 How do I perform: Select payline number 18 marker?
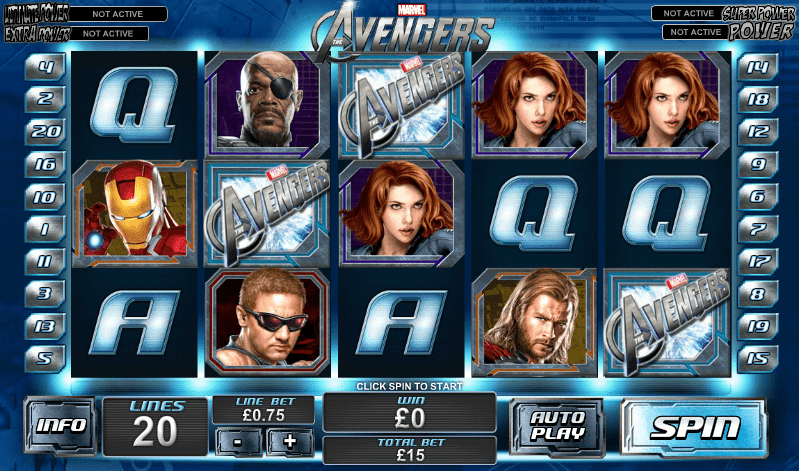tap(757, 100)
